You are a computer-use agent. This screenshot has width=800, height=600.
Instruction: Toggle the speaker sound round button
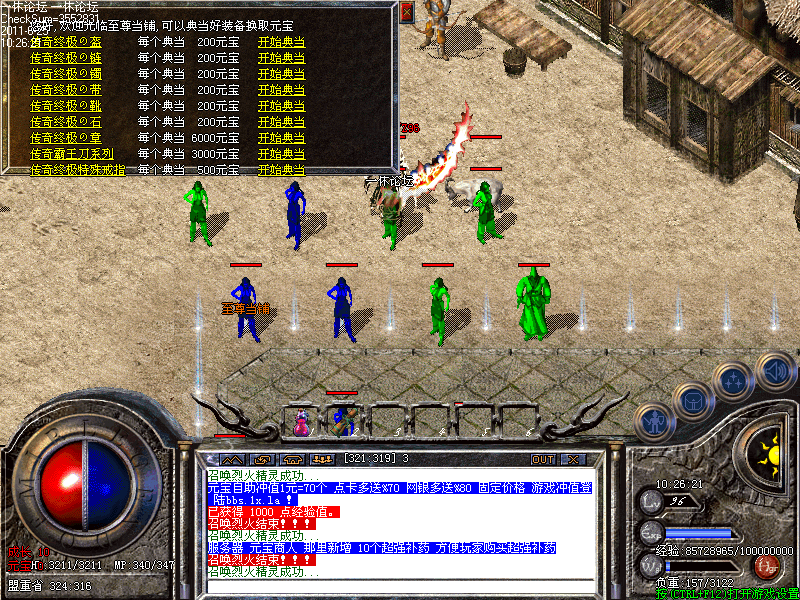pos(775,372)
